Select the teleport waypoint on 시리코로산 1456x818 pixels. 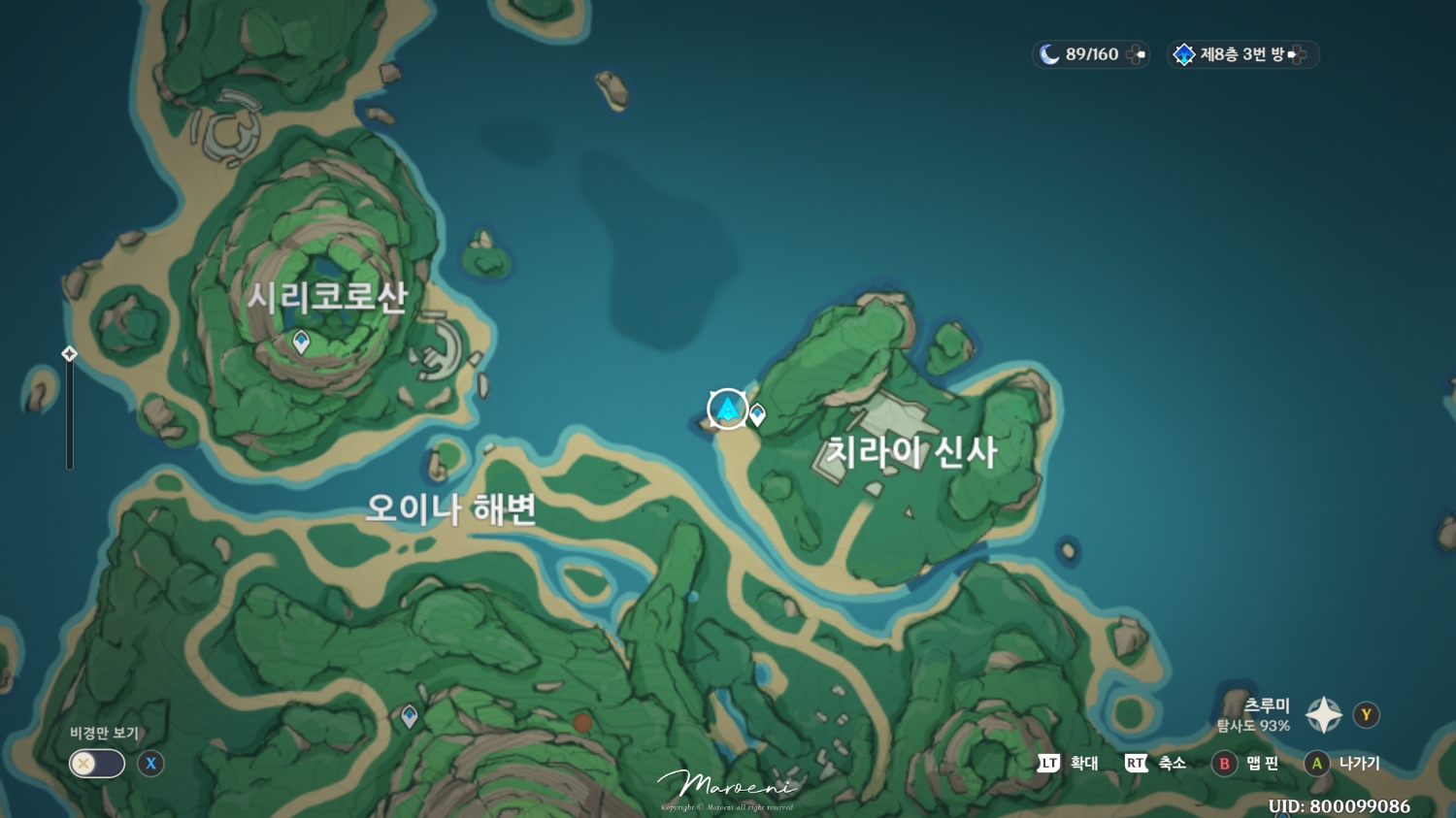[301, 342]
